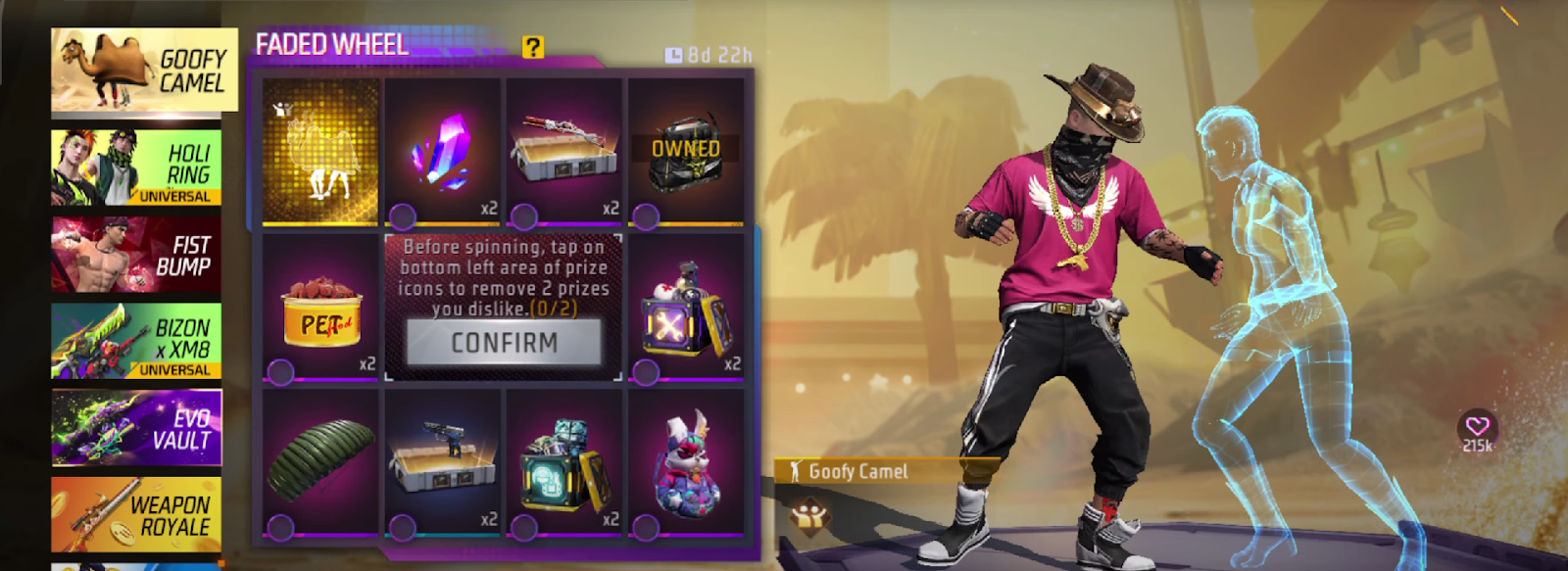1568x571 pixels.
Task: Select the purple loot box with X
Action: pos(685,309)
